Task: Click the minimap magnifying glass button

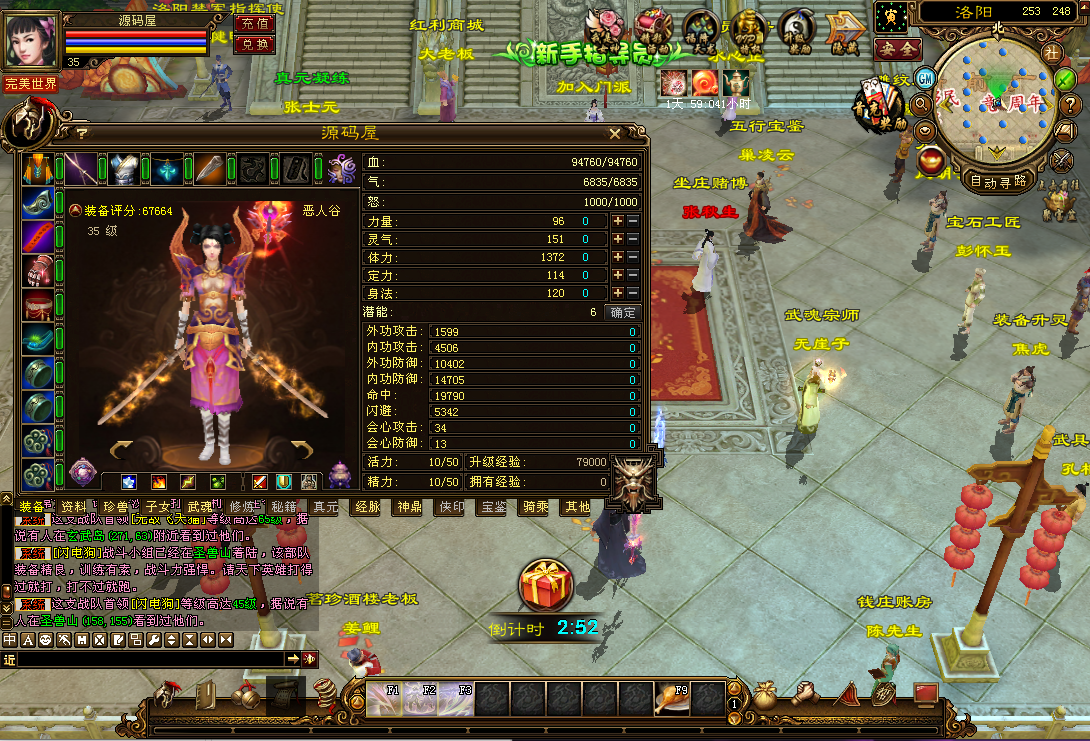Action: [921, 103]
